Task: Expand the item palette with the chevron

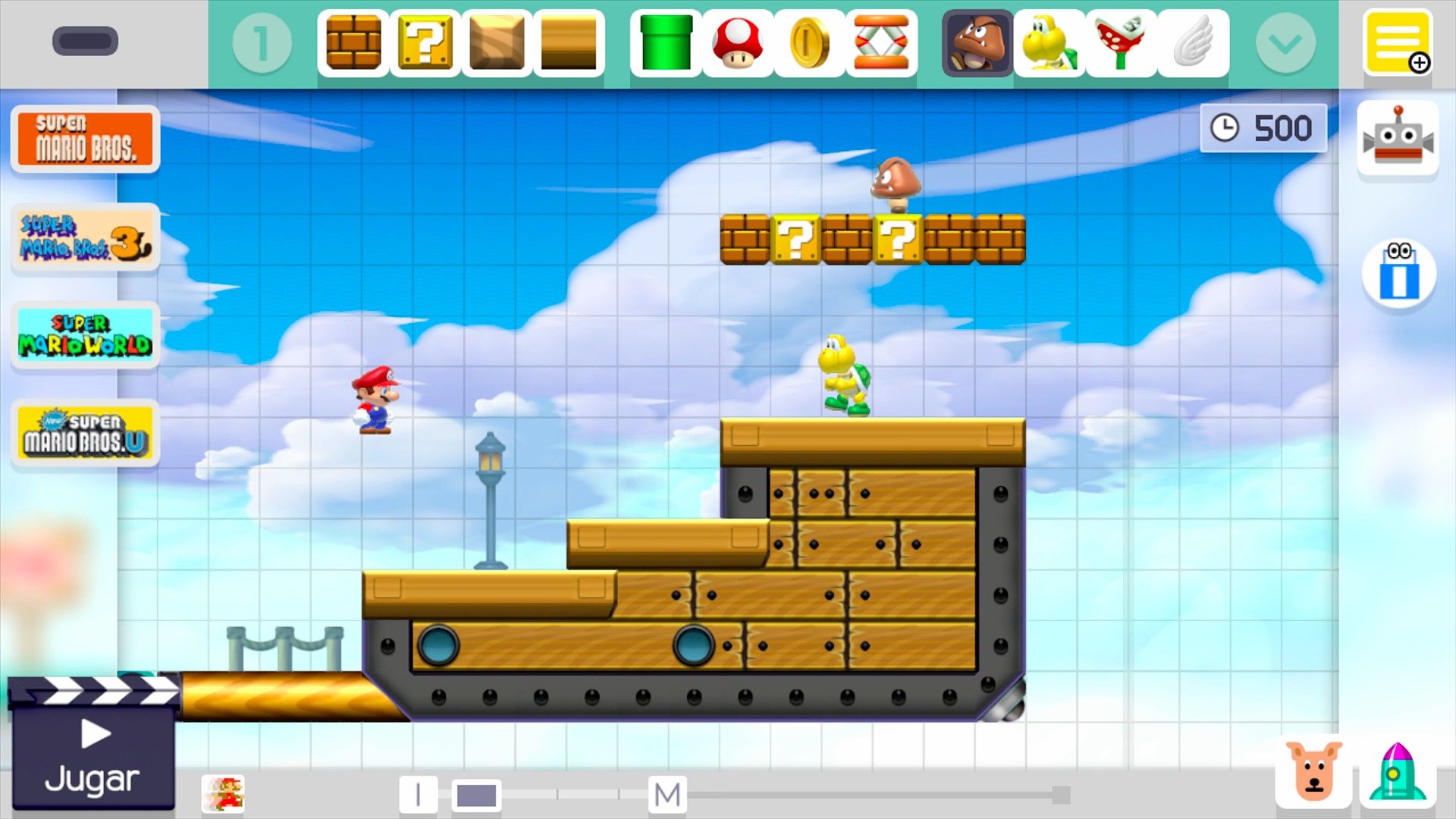Action: 1285,43
